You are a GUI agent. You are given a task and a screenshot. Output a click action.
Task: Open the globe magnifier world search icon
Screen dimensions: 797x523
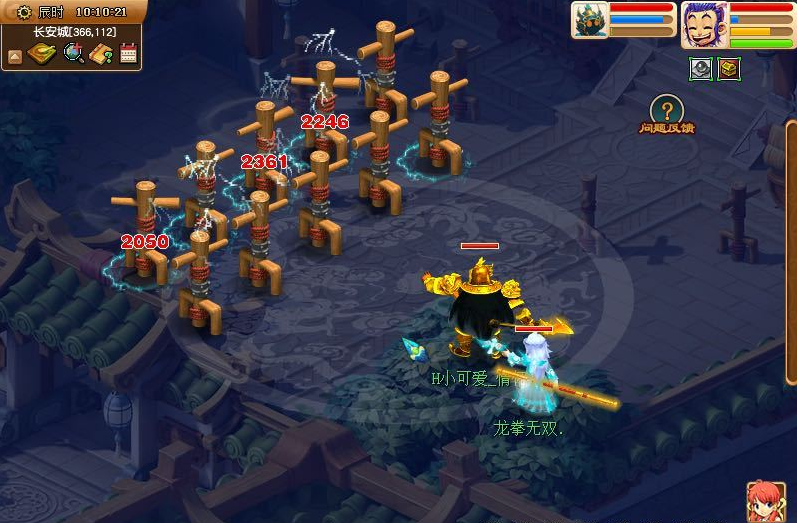(73, 54)
